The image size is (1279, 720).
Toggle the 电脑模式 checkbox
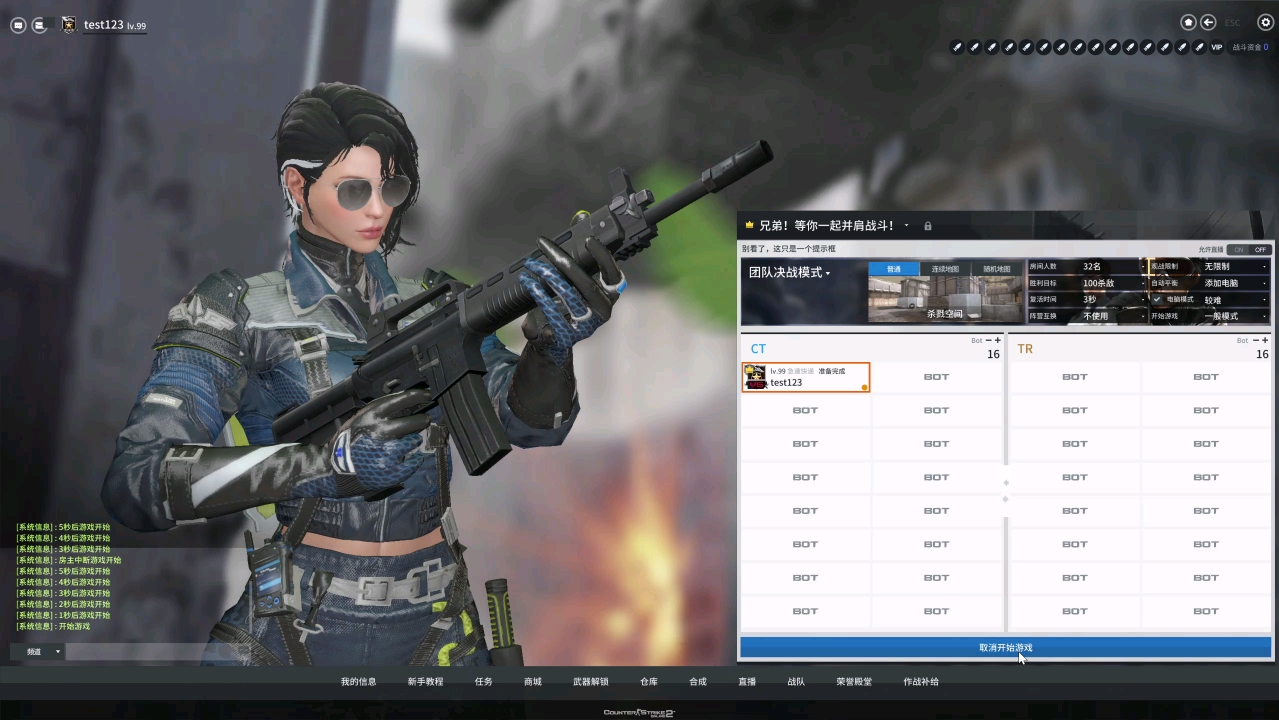1157,299
